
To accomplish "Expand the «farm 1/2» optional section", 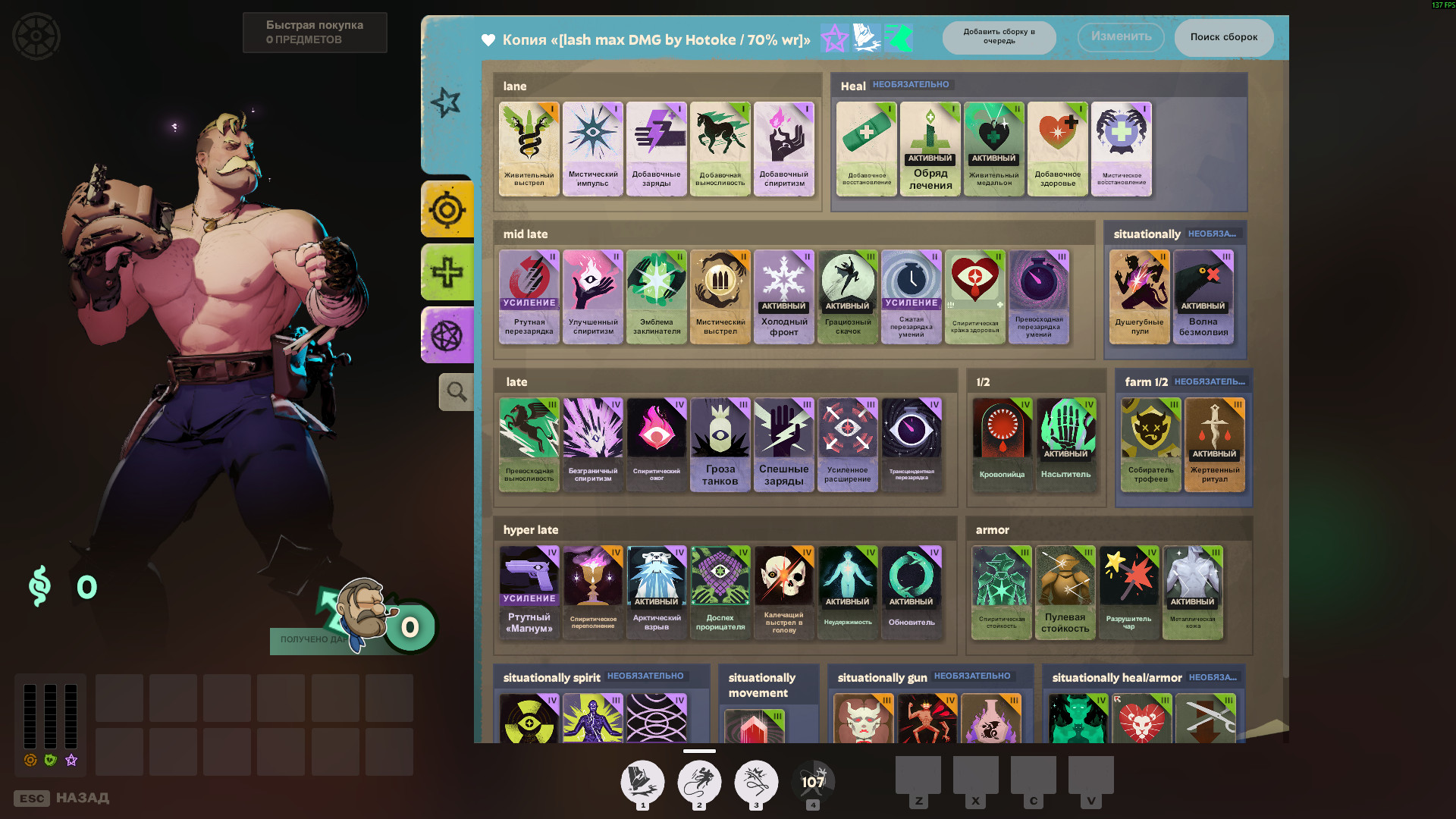I will click(1145, 382).
